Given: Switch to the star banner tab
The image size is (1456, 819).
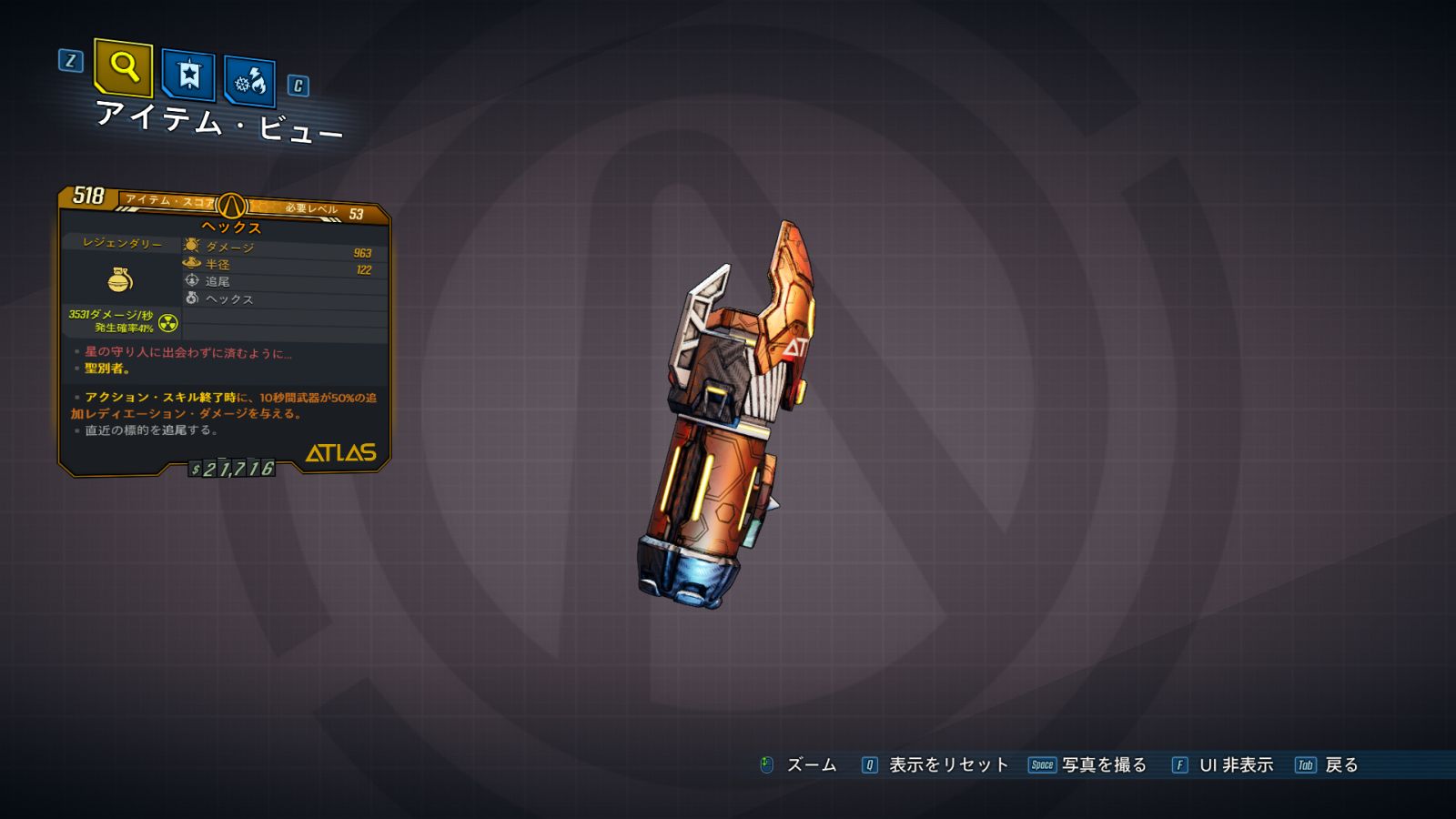Looking at the screenshot, I should pyautogui.click(x=188, y=75).
